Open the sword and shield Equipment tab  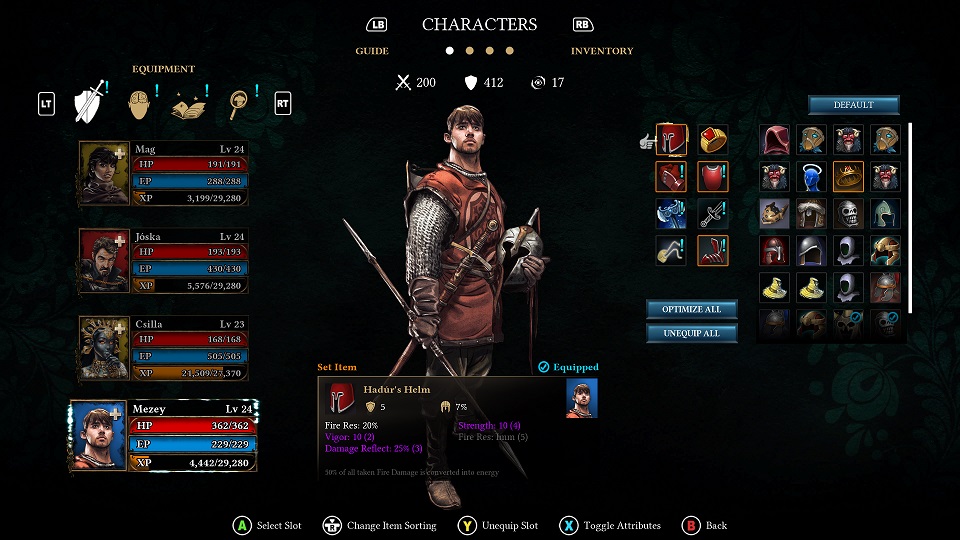pos(89,102)
